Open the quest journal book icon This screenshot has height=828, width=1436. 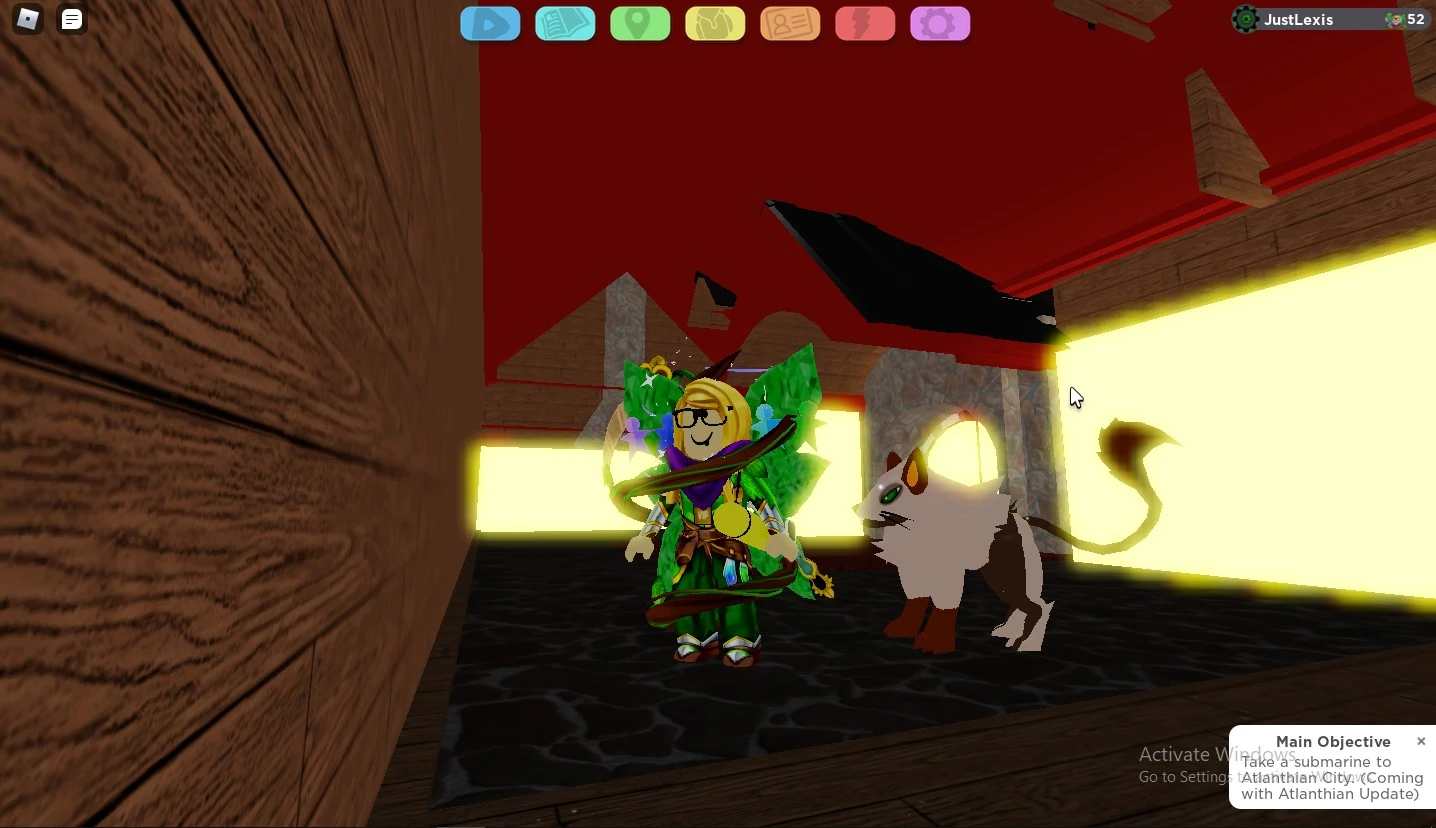[565, 23]
